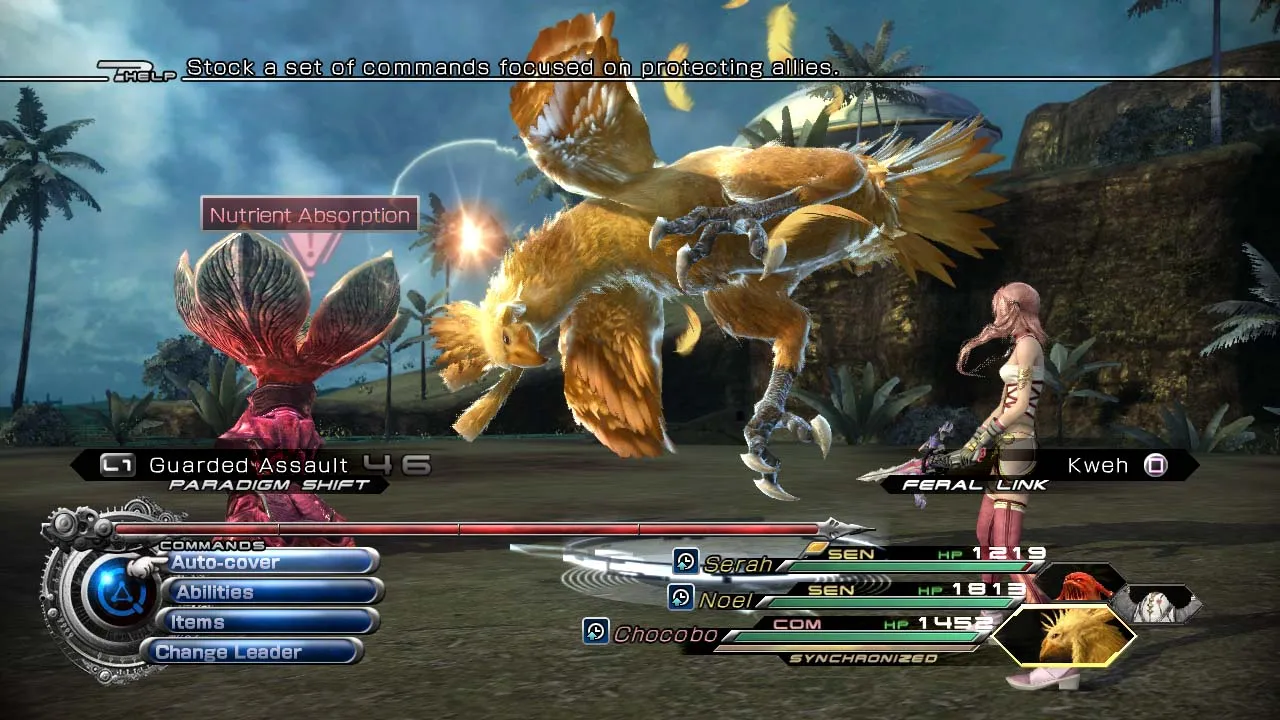
Task: Select Chocobo in the party list
Action: (665, 634)
